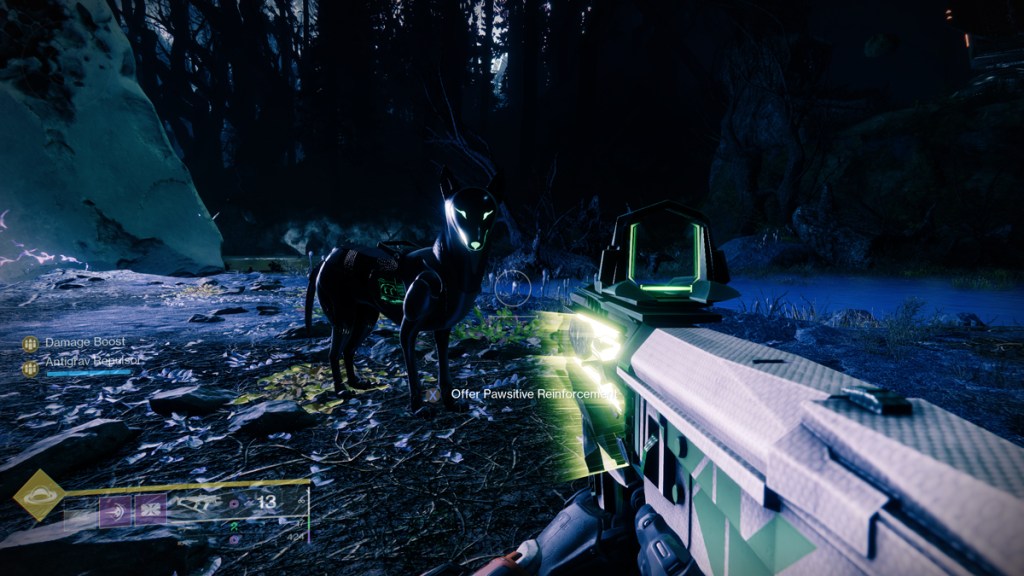
Task: Select the Antigrav Repulsor buff icon
Action: pos(30,367)
